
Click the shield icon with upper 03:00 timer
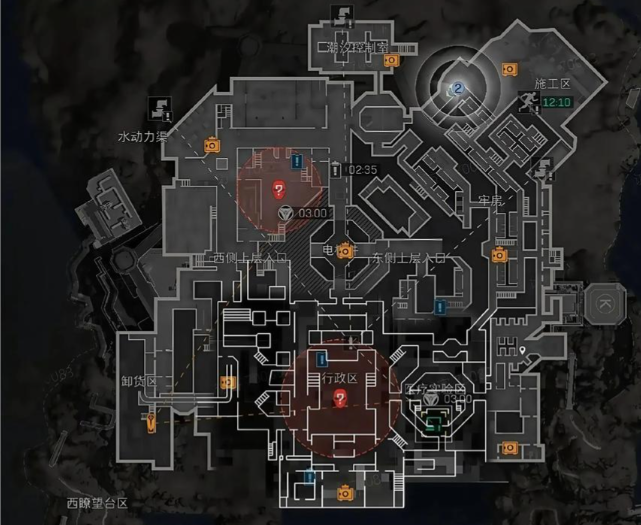[286, 212]
